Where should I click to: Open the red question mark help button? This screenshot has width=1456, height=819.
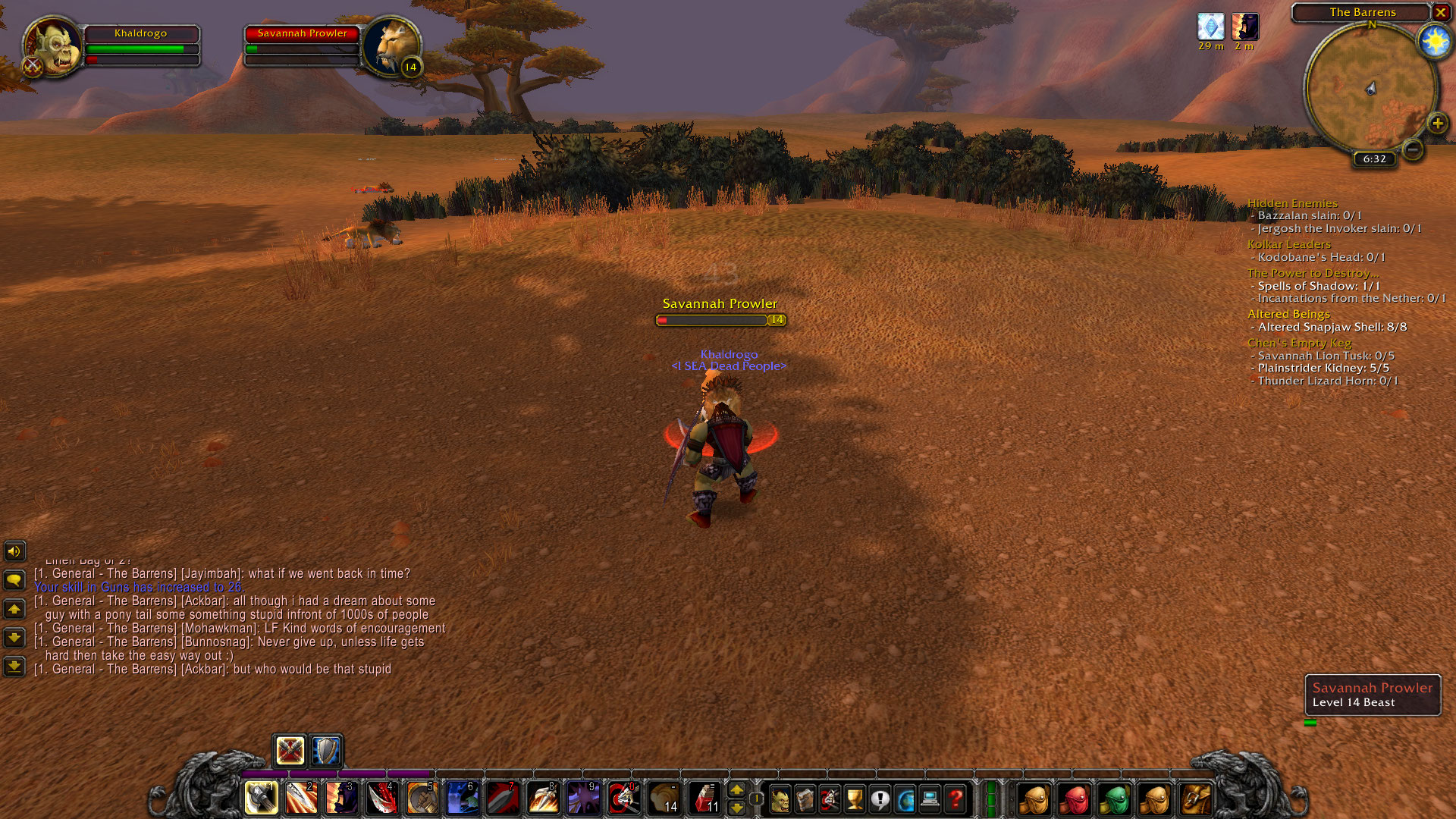click(955, 799)
